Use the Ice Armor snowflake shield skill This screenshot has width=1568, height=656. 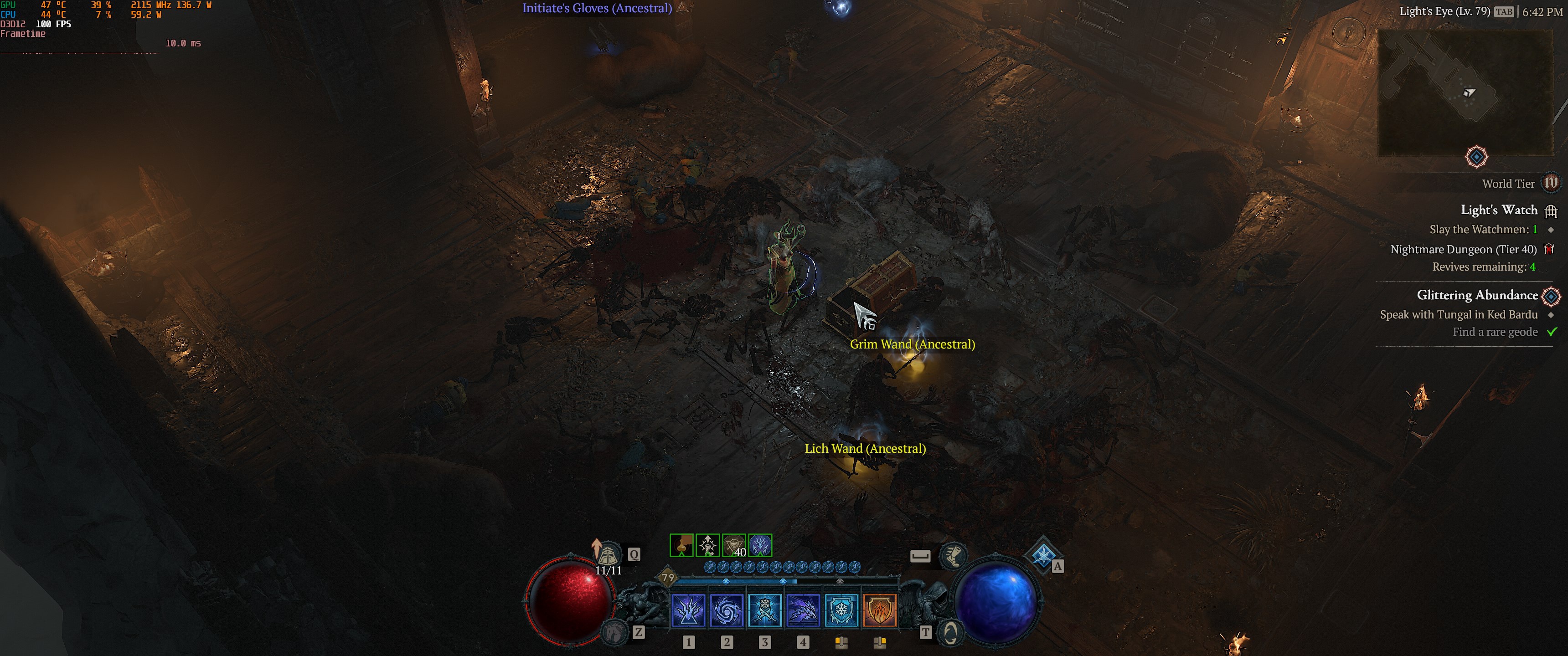pyautogui.click(x=841, y=610)
